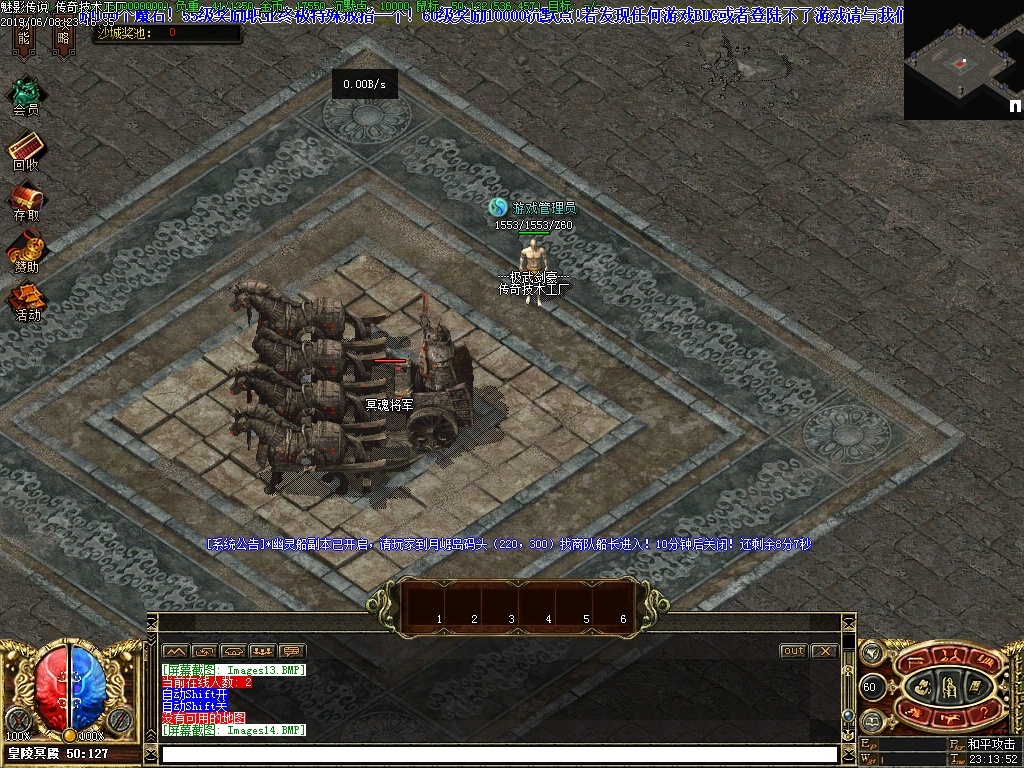This screenshot has width=1024, height=768.
Task: Open the 回收 recycle abacus icon
Action: tap(25, 147)
